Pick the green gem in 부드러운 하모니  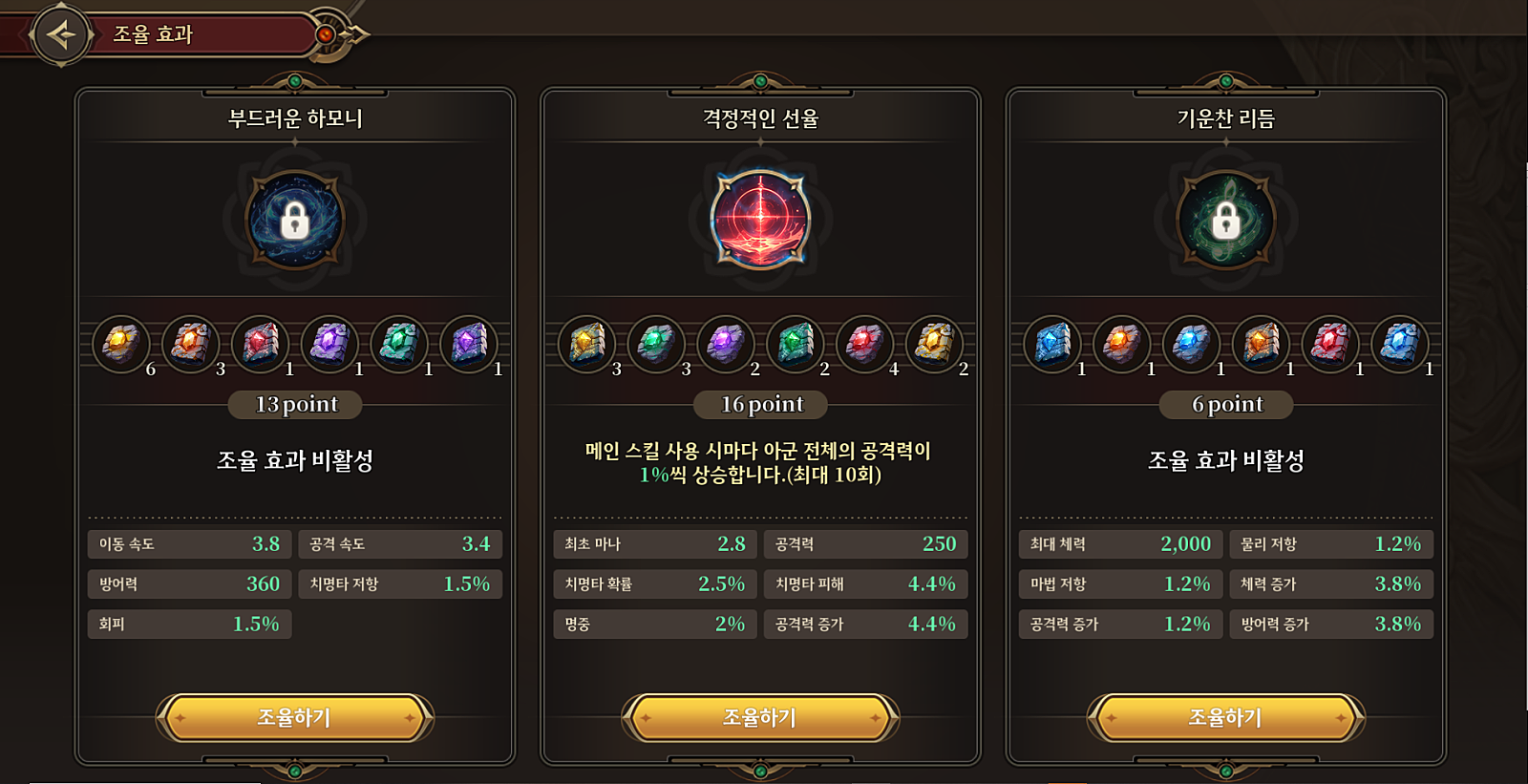399,344
